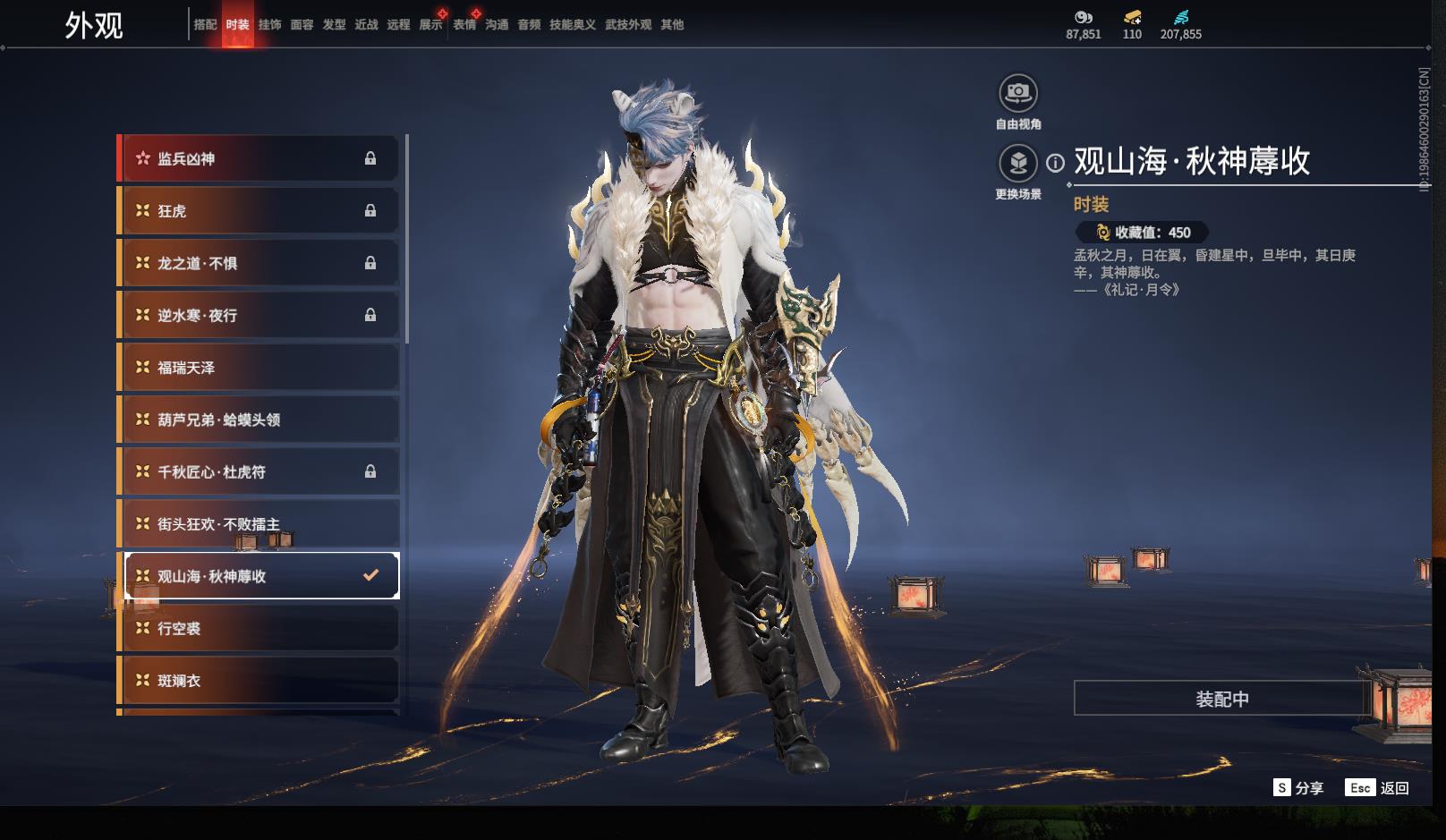
Task: Switch to the 表情 emotes tab
Action: (x=464, y=25)
